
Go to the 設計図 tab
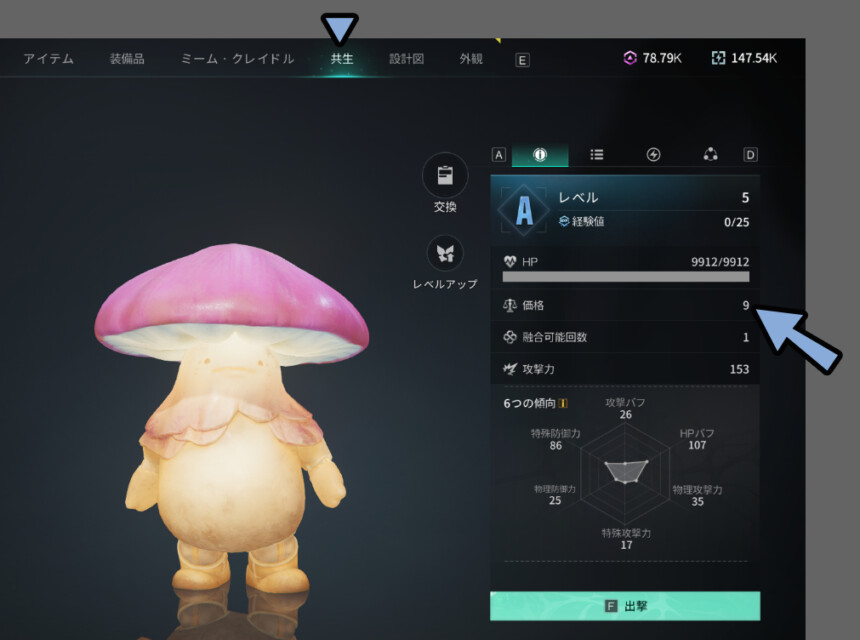[x=406, y=59]
